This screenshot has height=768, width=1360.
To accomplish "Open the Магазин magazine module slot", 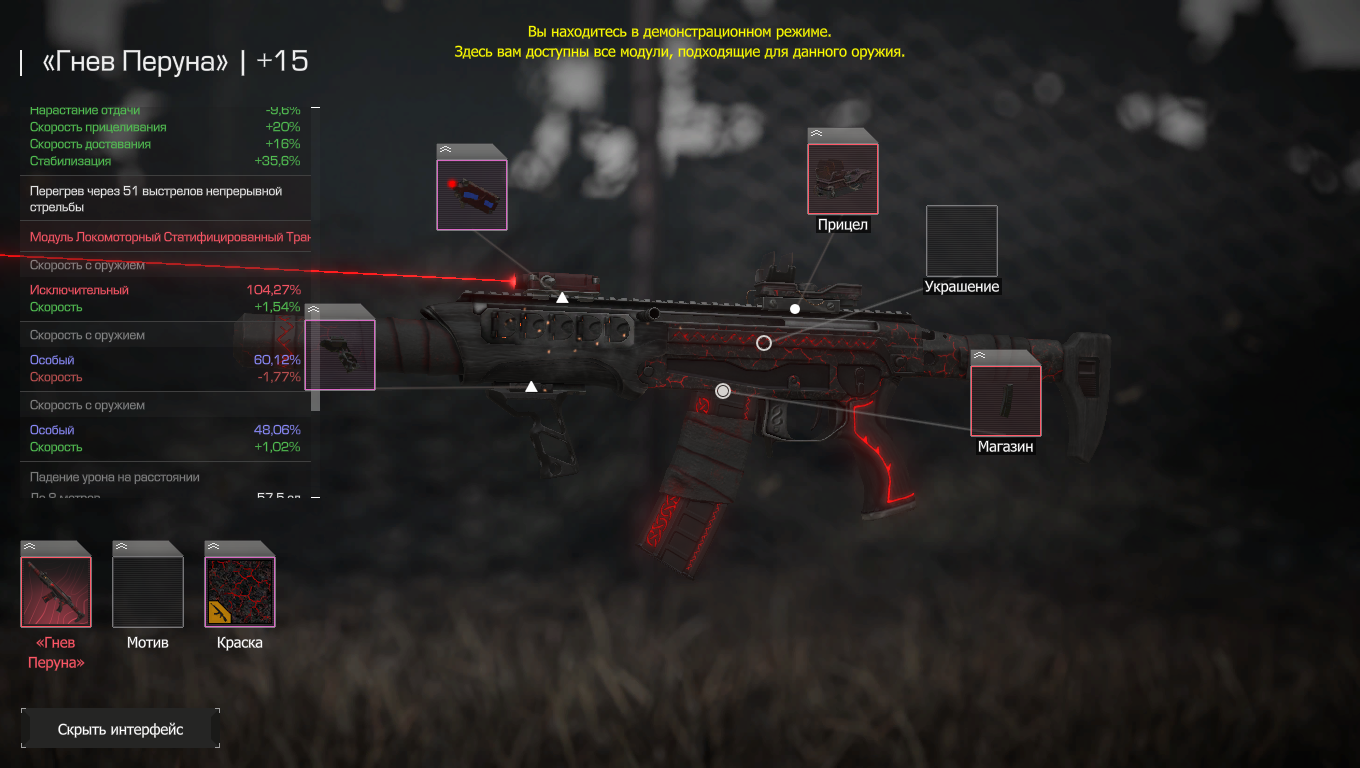I will pyautogui.click(x=1005, y=400).
